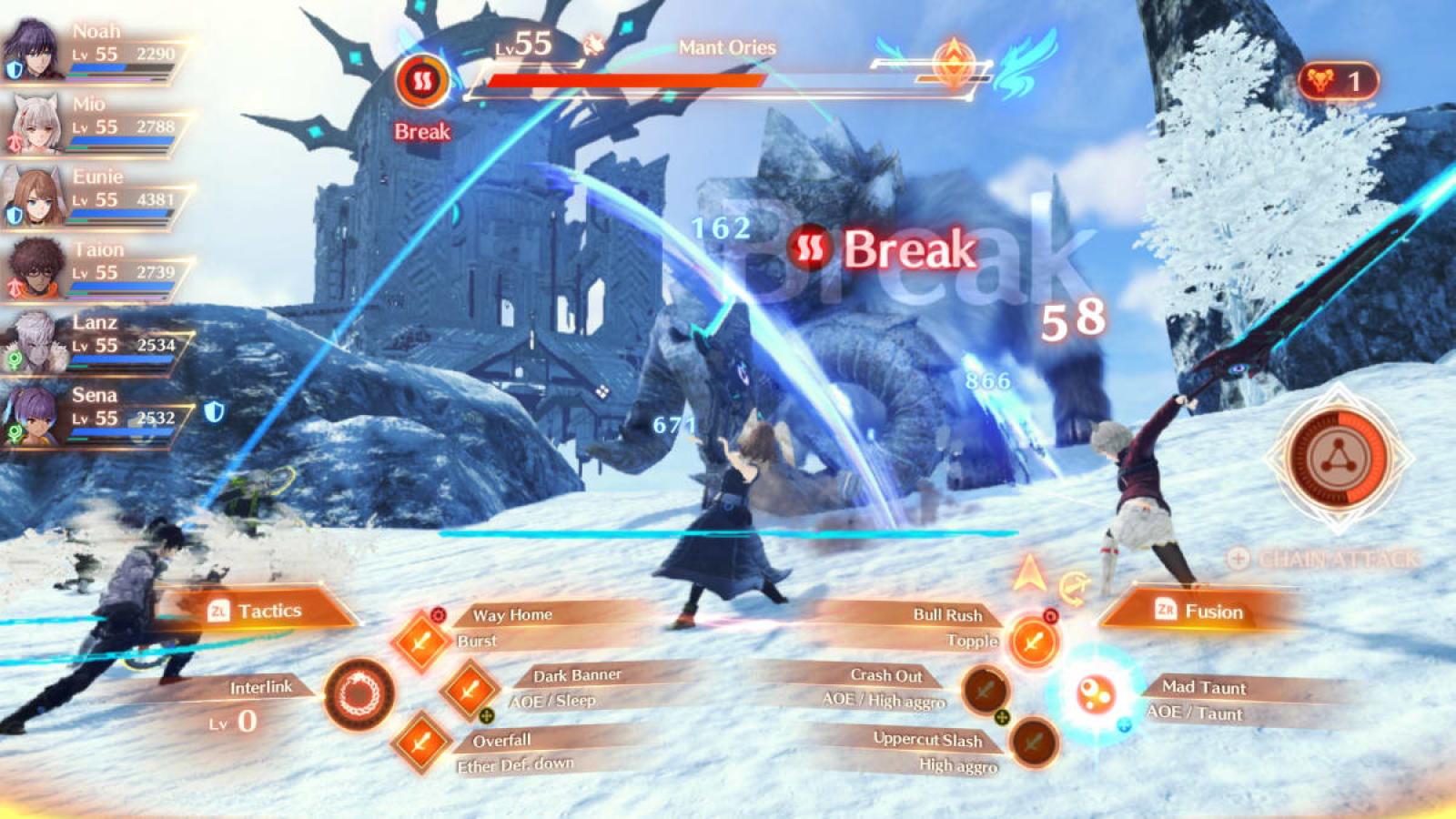This screenshot has width=1456, height=819.
Task: Trigger the Dark Banner art icon
Action: (469, 690)
